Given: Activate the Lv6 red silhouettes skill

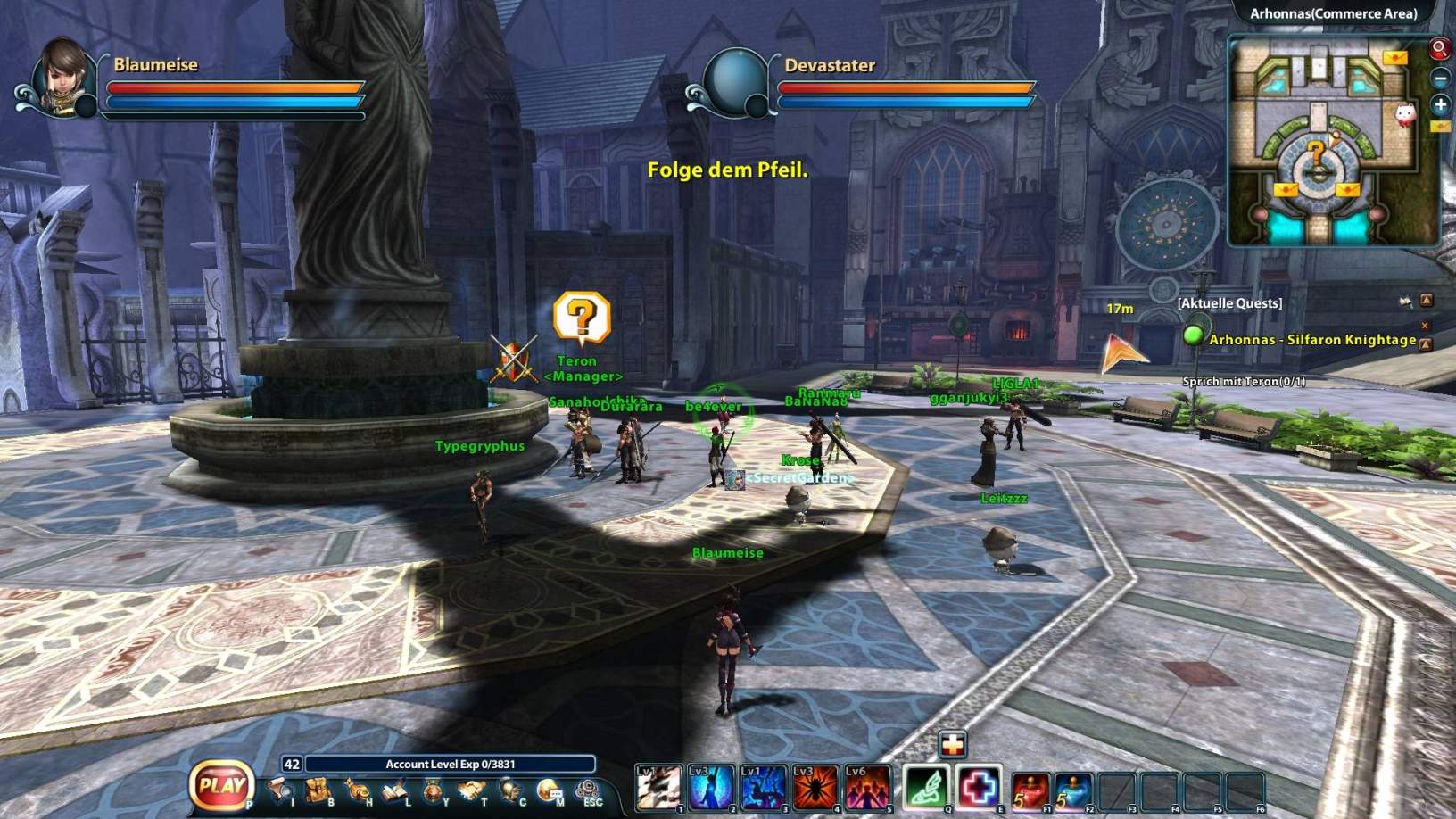Looking at the screenshot, I should click(x=867, y=788).
